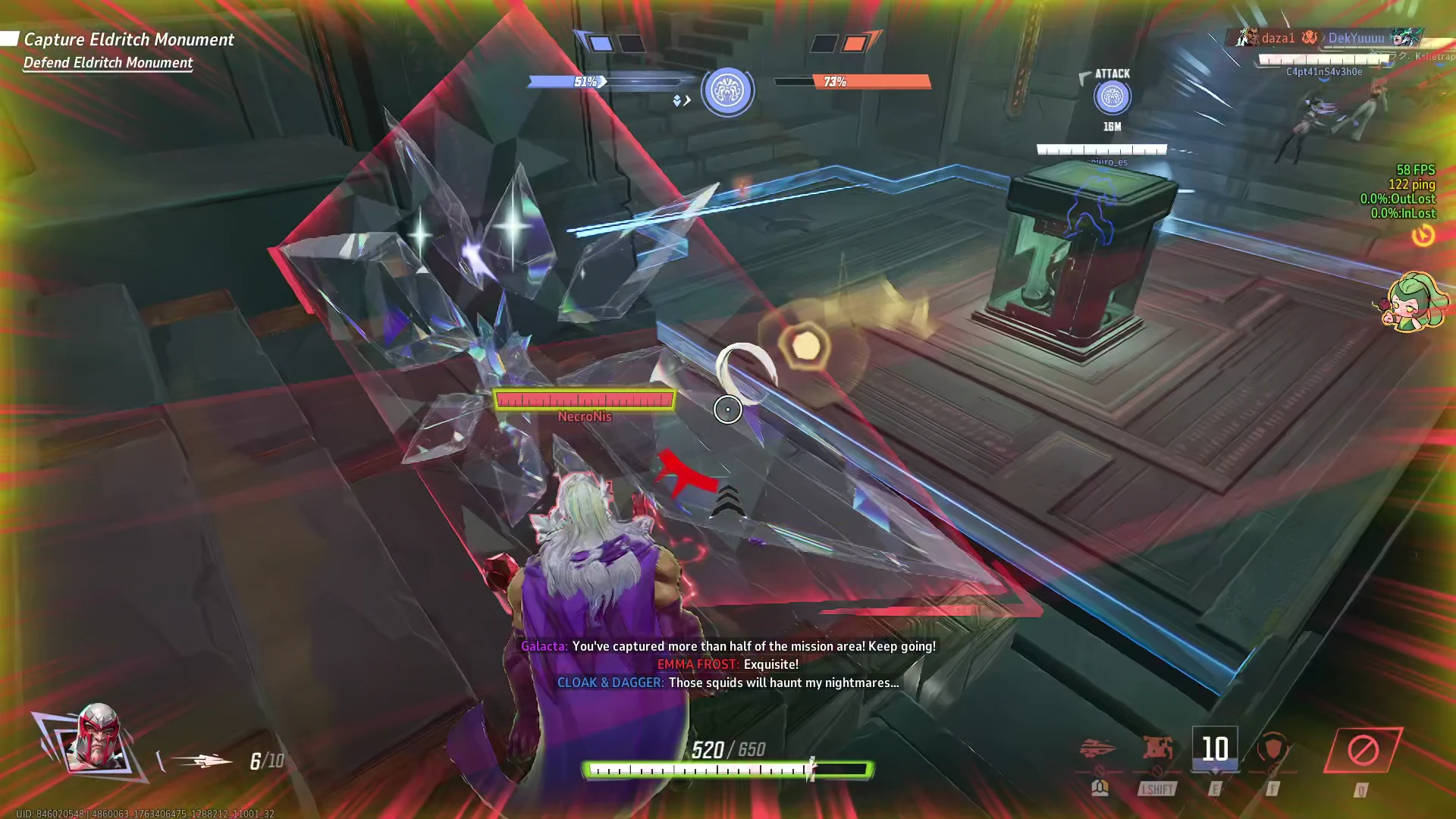
Task: Trigger the red LSHIFT ability icon
Action: click(x=1157, y=749)
